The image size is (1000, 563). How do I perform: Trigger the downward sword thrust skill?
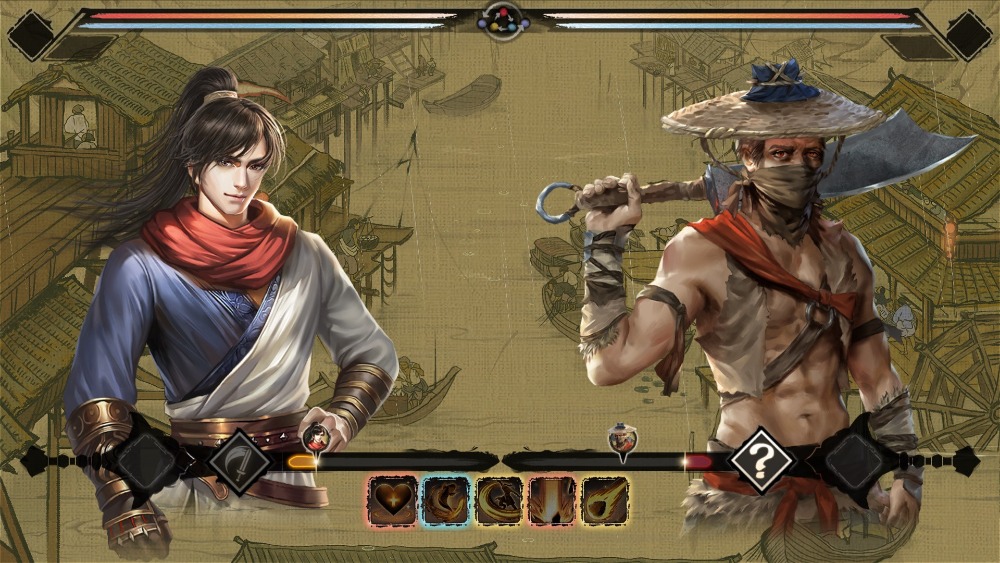pyautogui.click(x=552, y=500)
